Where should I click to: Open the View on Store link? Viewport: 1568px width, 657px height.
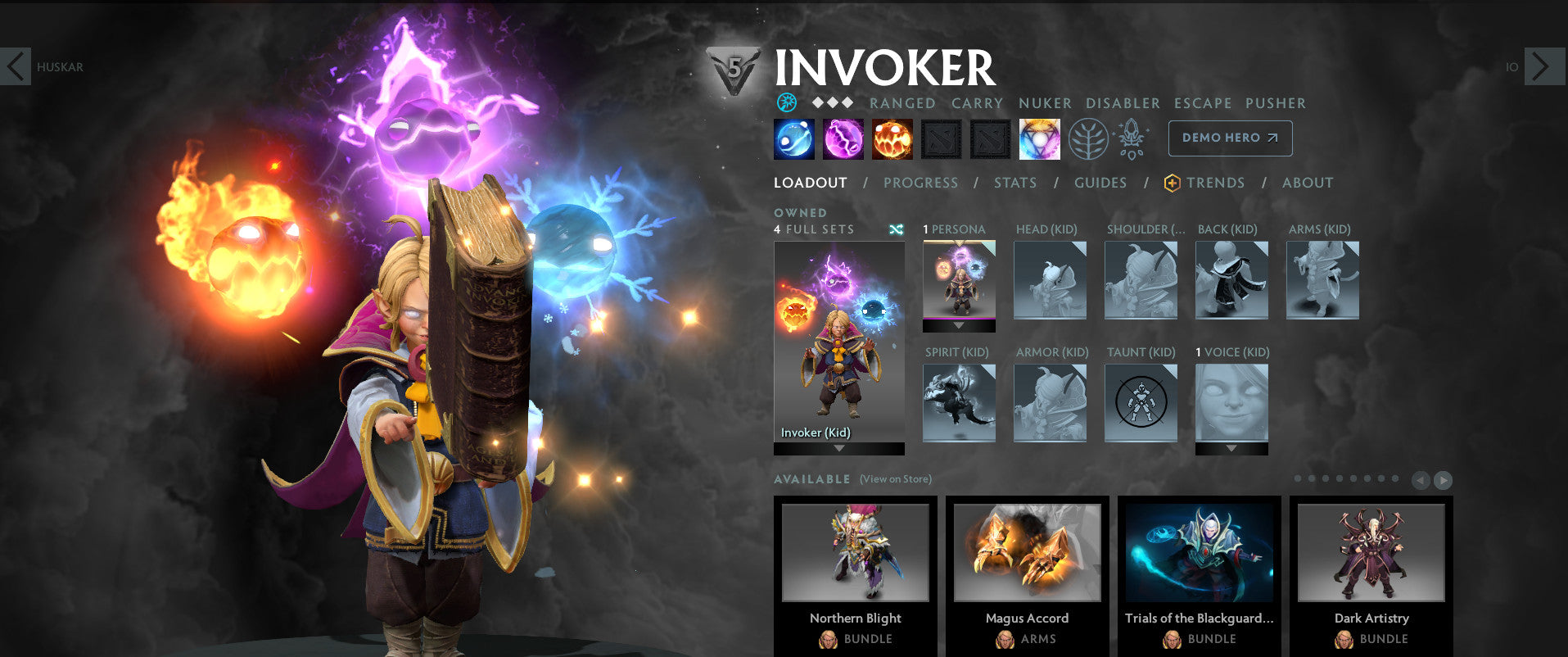tap(895, 479)
